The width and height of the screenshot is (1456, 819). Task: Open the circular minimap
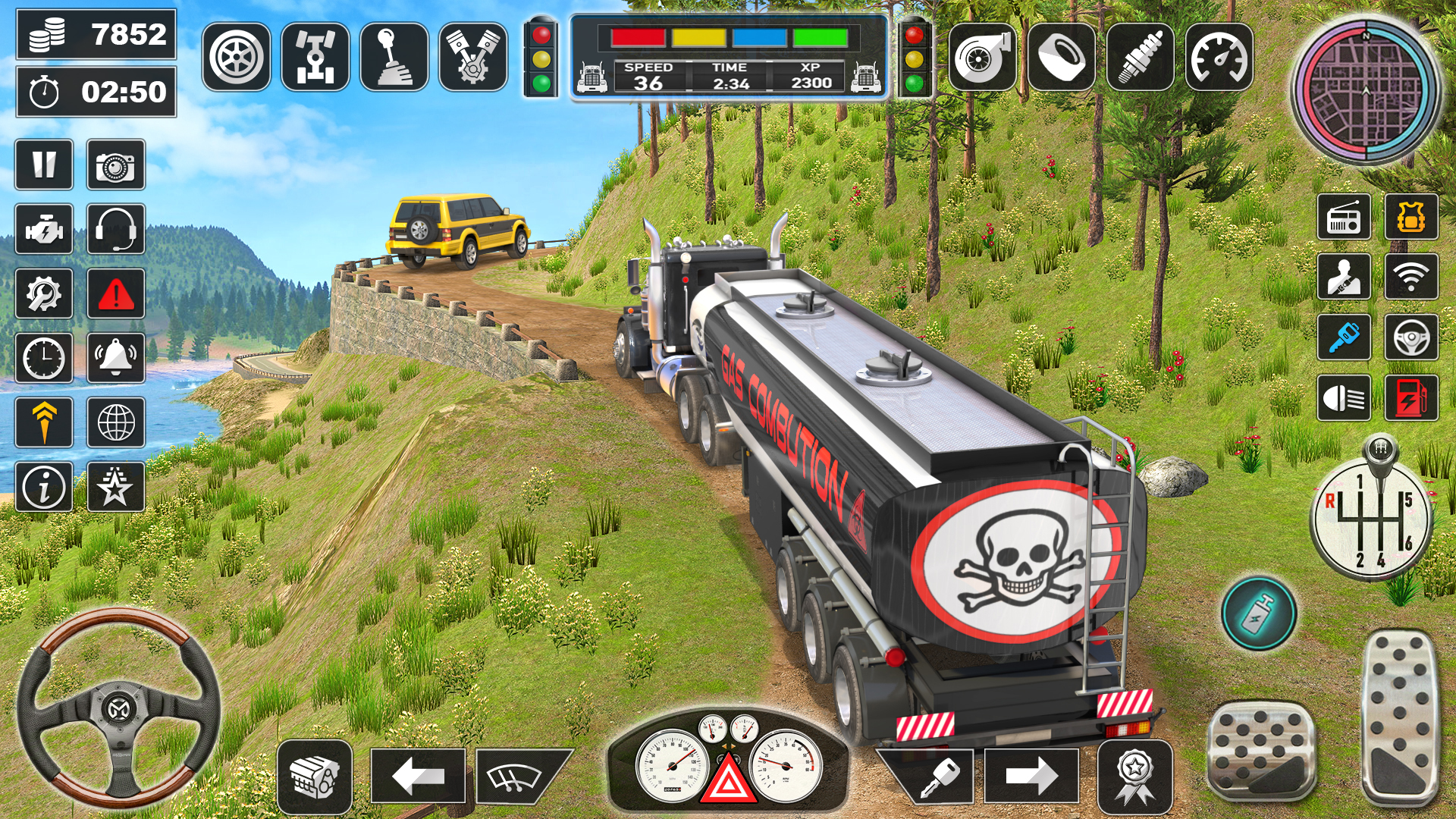click(1366, 89)
